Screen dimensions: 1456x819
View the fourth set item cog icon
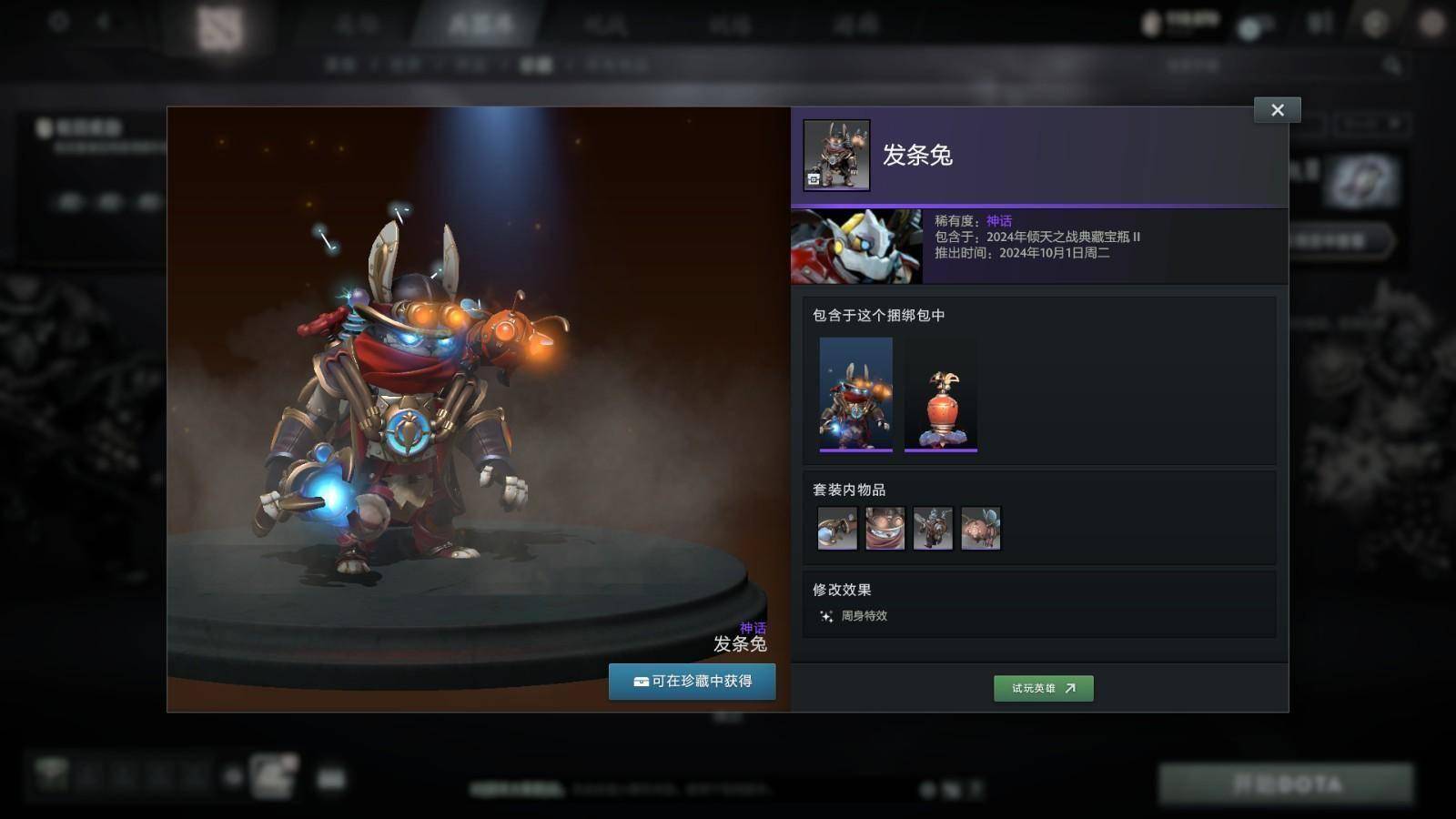point(980,529)
